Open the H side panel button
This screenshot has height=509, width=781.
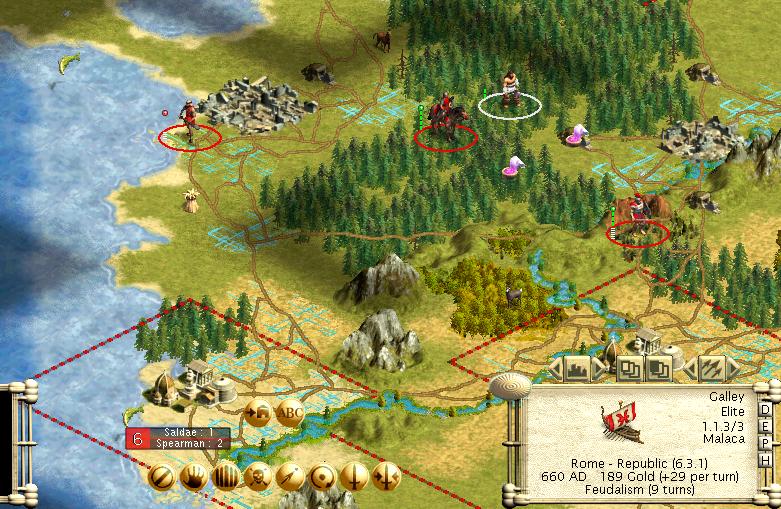tap(766, 459)
